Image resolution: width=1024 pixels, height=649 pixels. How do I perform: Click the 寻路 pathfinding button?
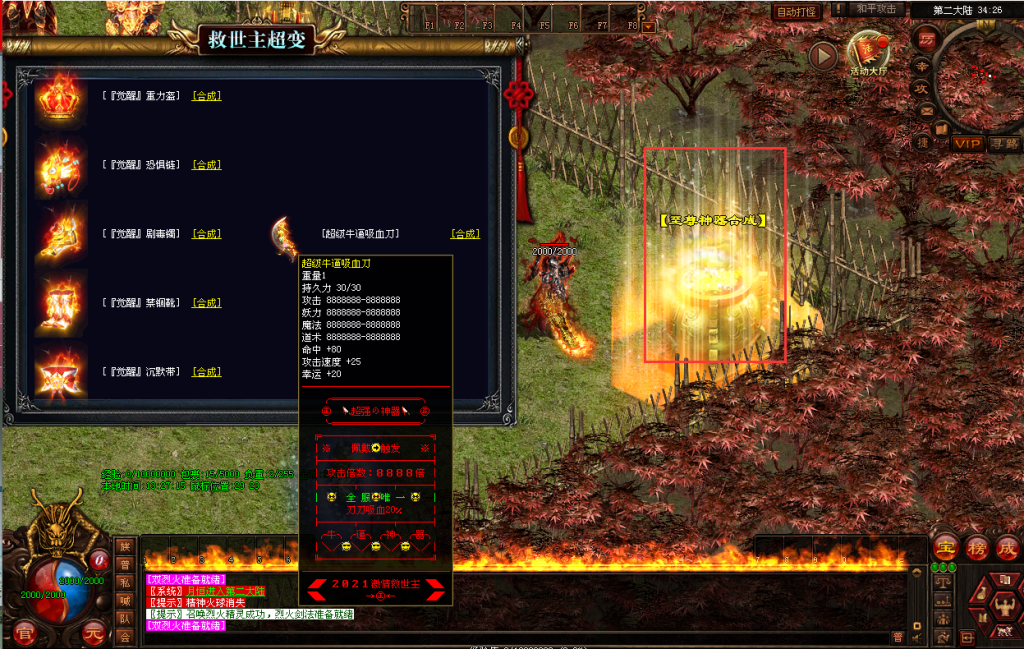[x=1004, y=144]
